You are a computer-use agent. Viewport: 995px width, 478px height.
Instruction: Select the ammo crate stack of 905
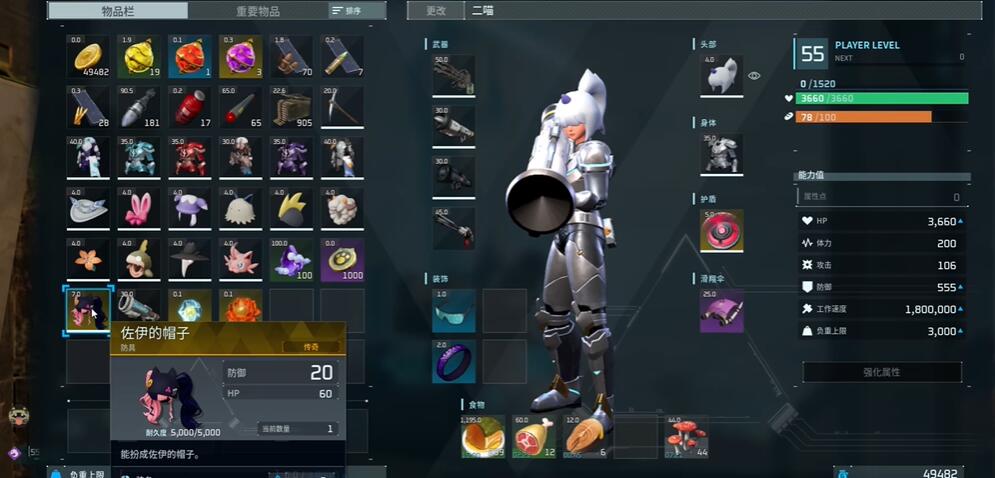tap(291, 108)
